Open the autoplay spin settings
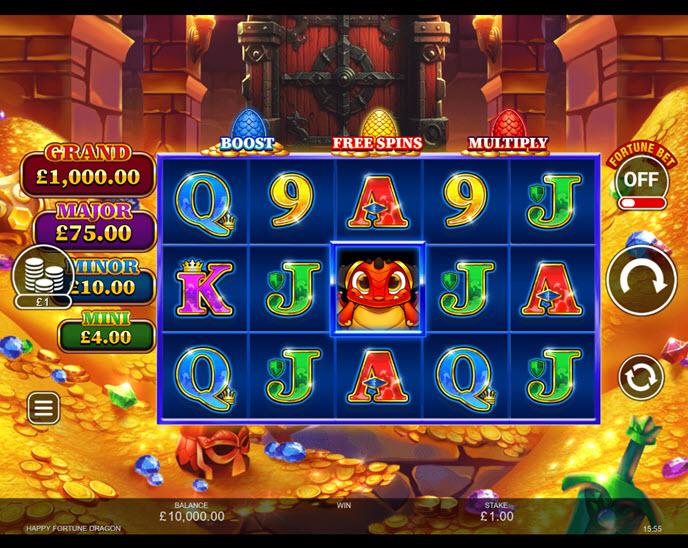The width and height of the screenshot is (688, 548). [x=641, y=378]
